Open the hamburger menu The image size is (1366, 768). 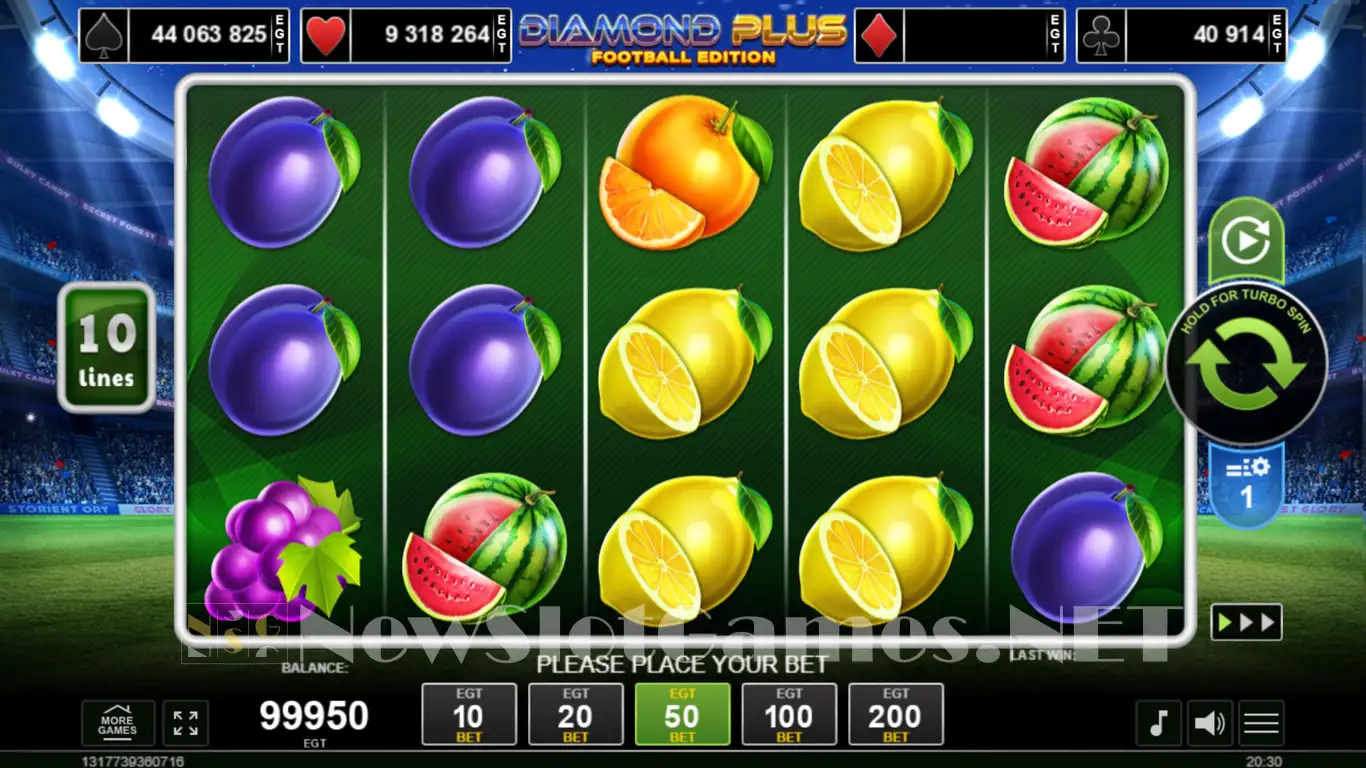[1261, 723]
